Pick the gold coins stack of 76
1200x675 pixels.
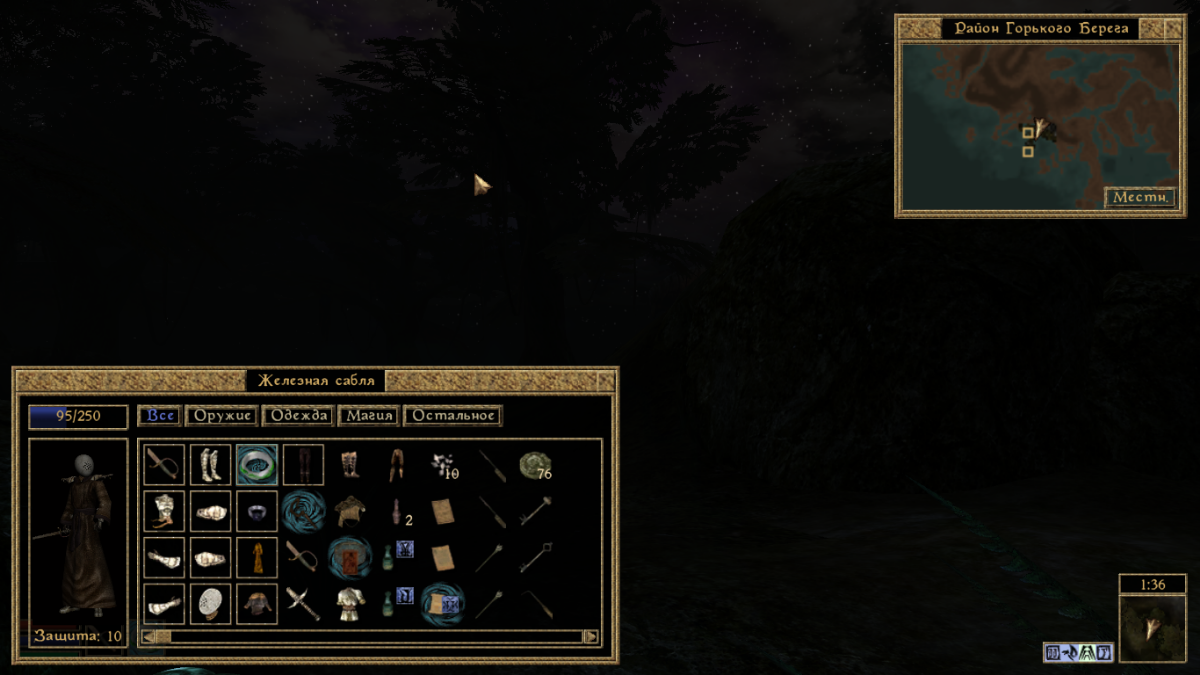tap(536, 466)
